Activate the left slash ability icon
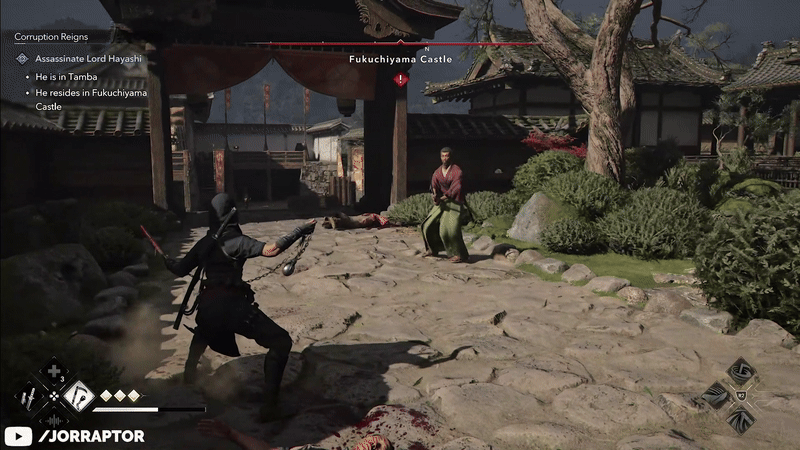This screenshot has height=450, width=800. pos(713,395)
